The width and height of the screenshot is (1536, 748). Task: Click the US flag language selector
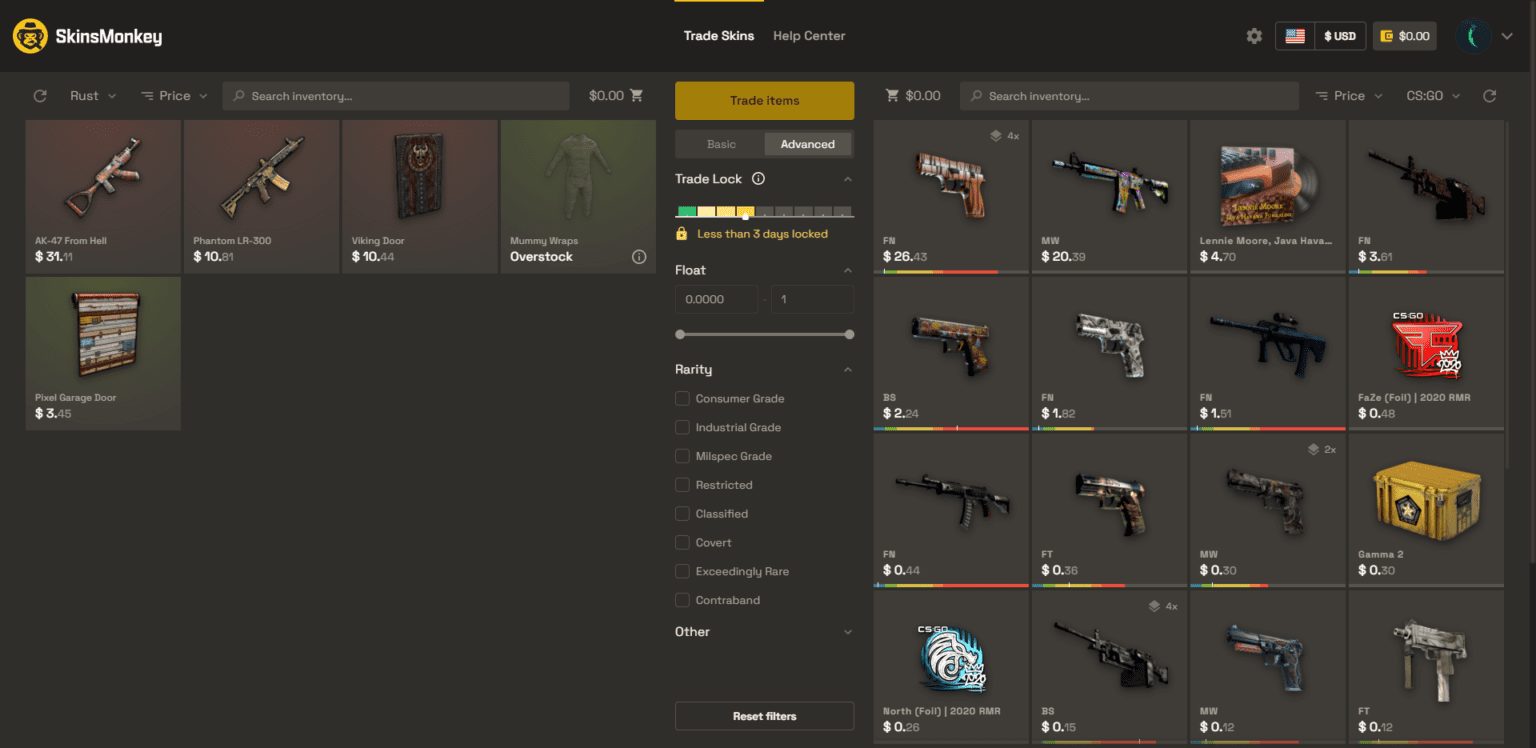[1295, 35]
